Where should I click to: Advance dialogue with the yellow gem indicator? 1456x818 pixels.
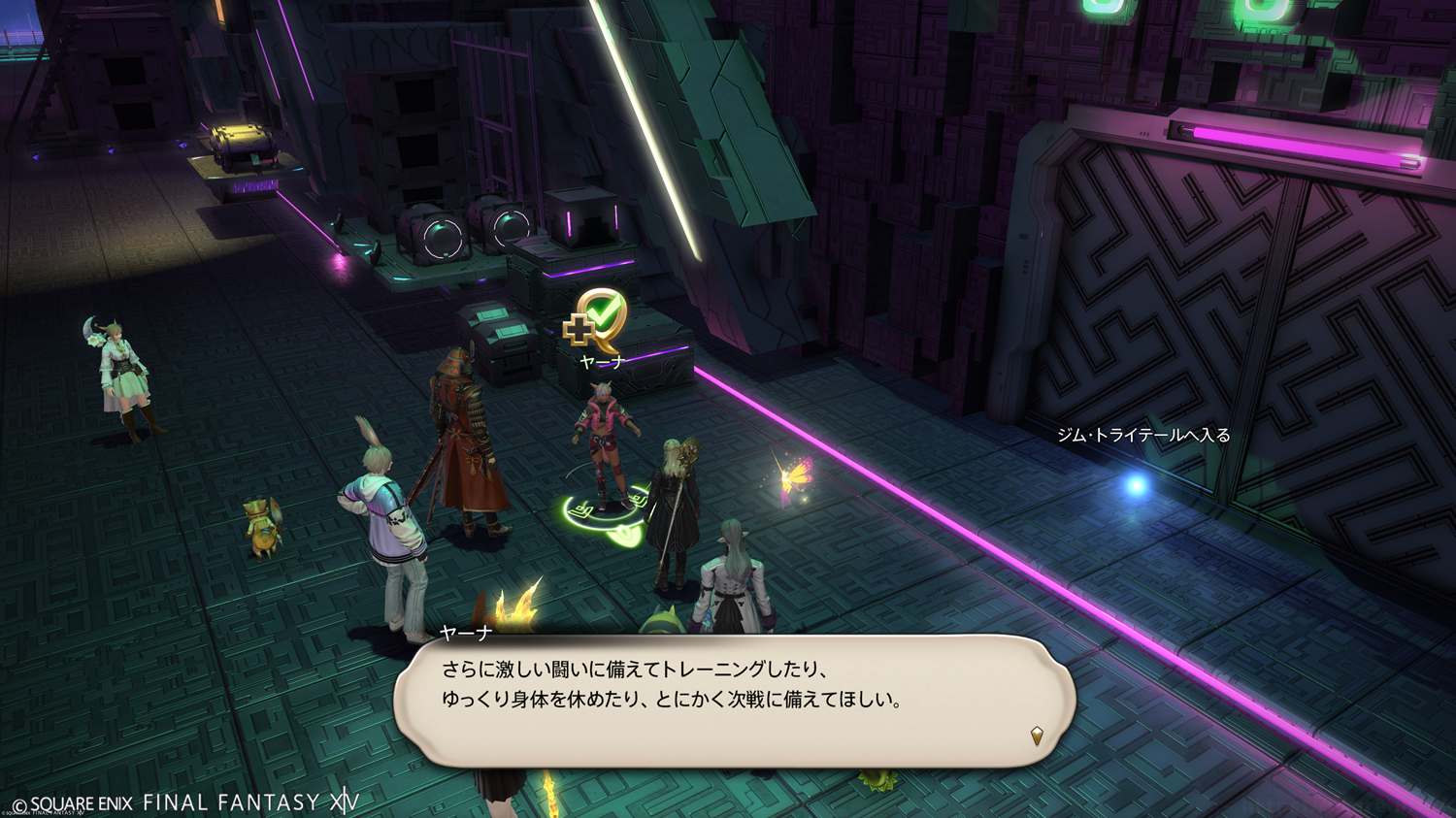tap(1037, 736)
